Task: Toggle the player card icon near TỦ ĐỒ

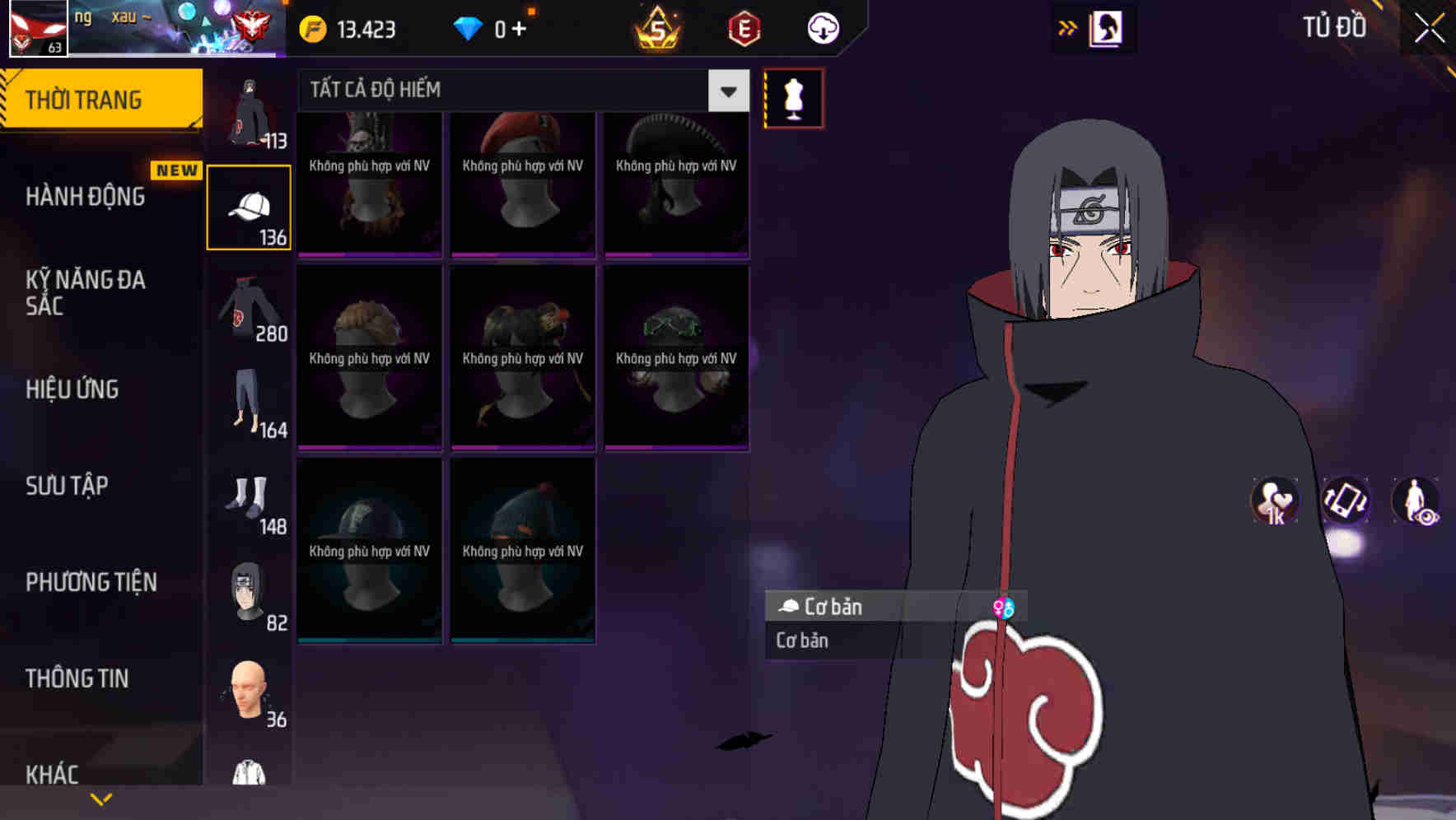Action: [x=1105, y=27]
